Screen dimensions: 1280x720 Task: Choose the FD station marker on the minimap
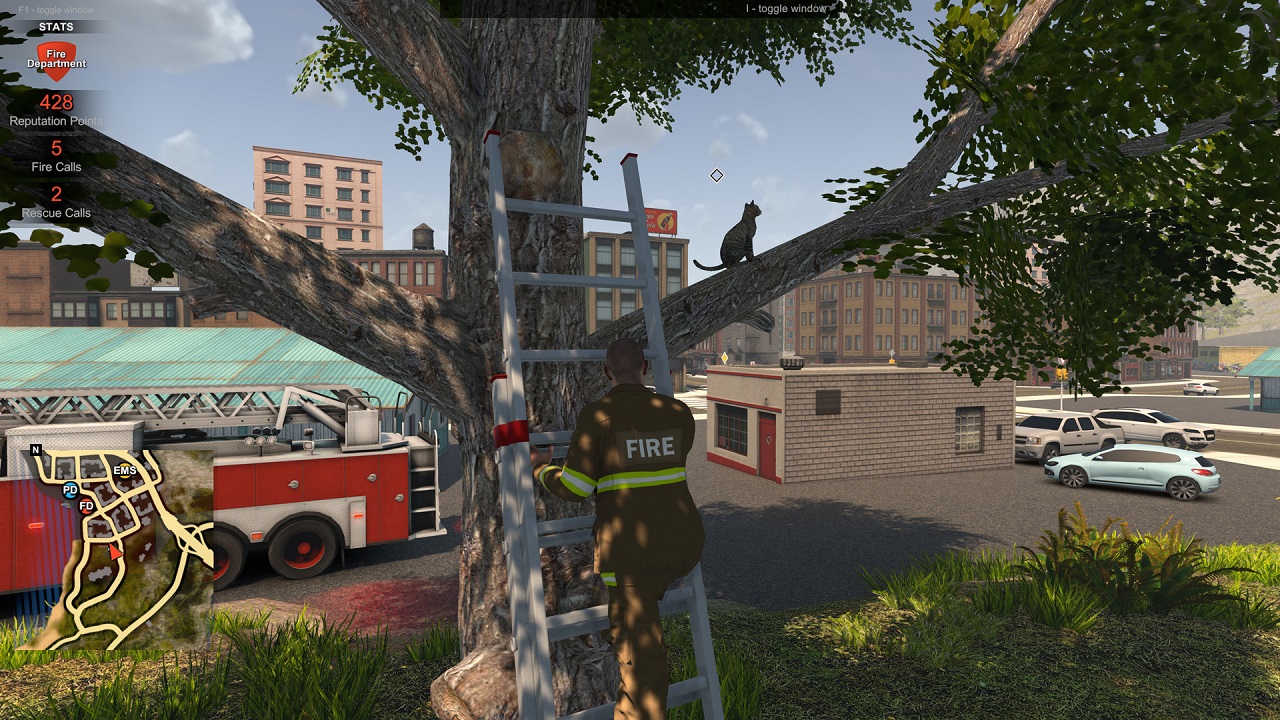click(x=87, y=505)
